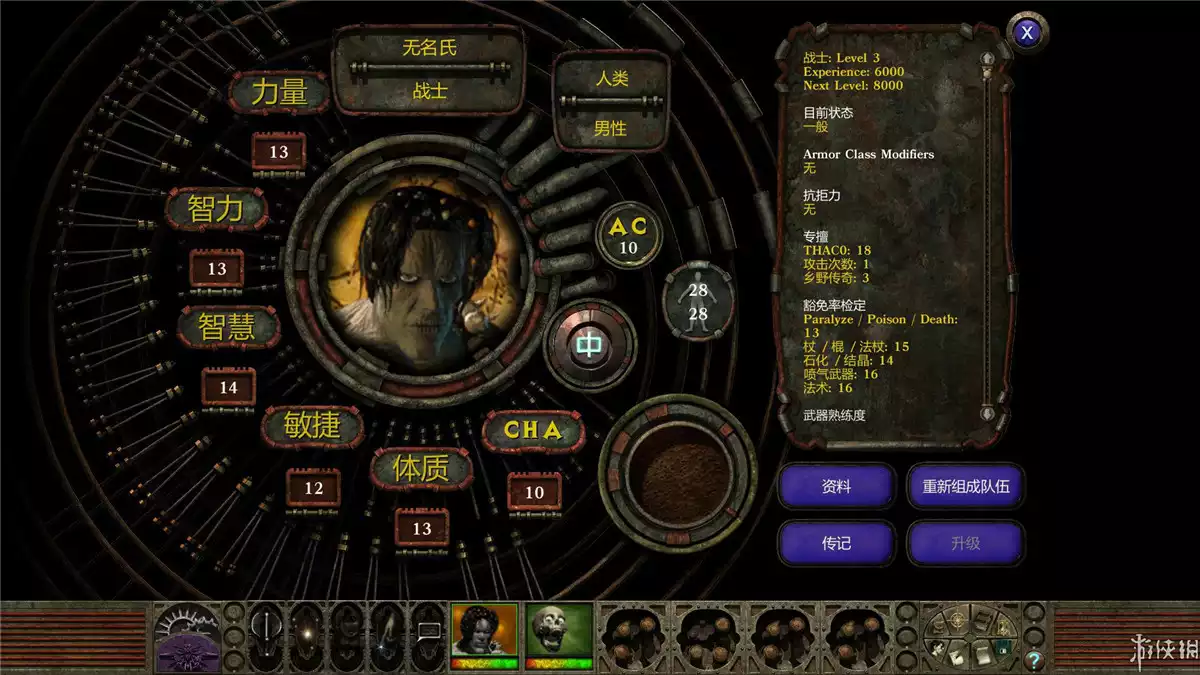
Task: Click the 中 alignment button
Action: (x=590, y=346)
